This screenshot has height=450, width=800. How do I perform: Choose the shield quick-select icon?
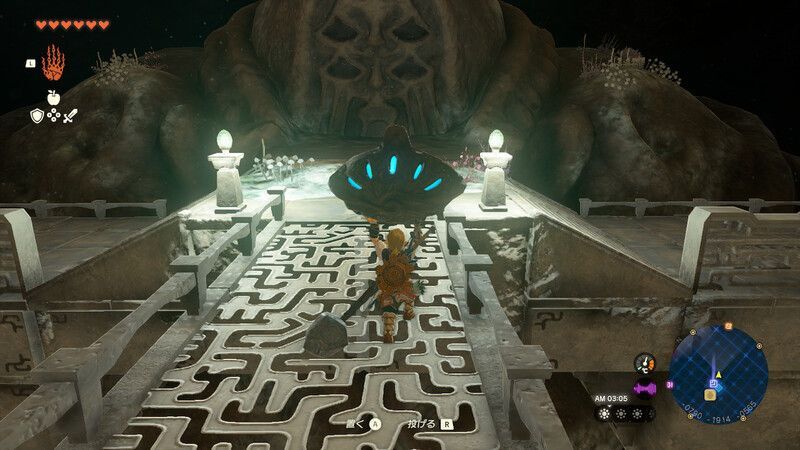[x=36, y=116]
